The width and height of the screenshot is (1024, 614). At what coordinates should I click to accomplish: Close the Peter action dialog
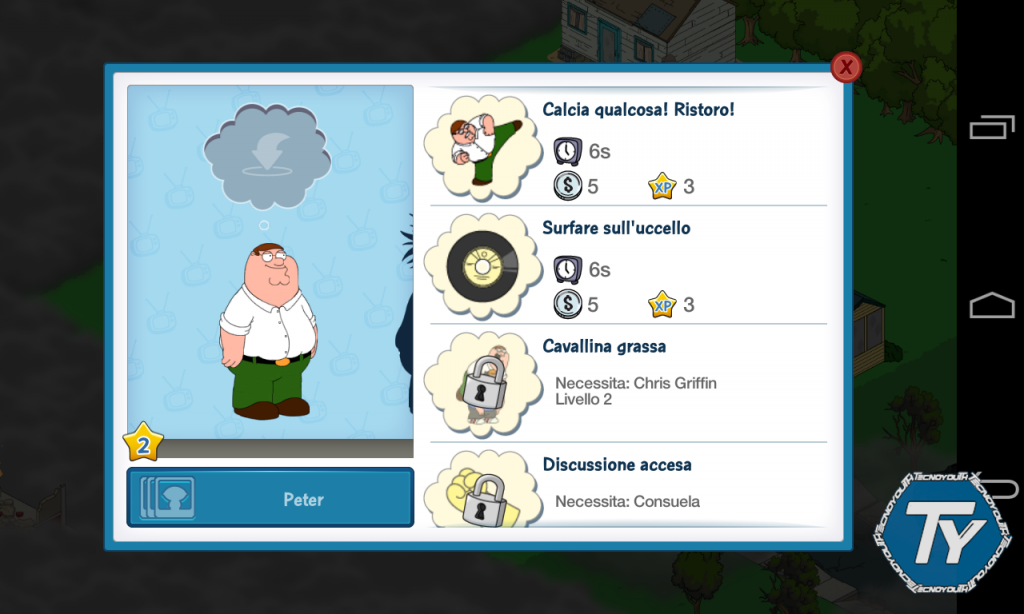pyautogui.click(x=846, y=67)
